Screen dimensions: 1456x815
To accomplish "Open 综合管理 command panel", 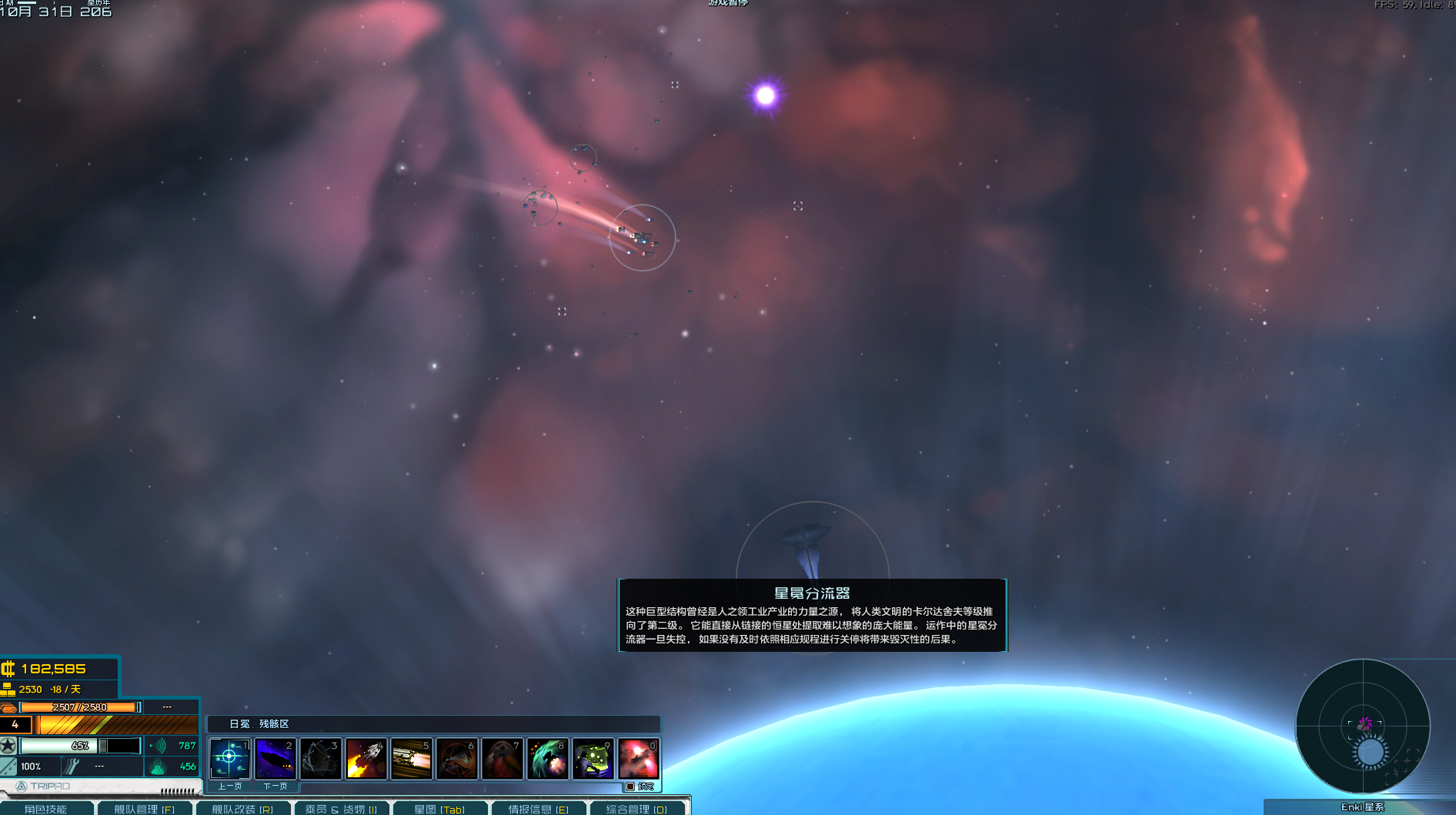I will tap(636, 809).
